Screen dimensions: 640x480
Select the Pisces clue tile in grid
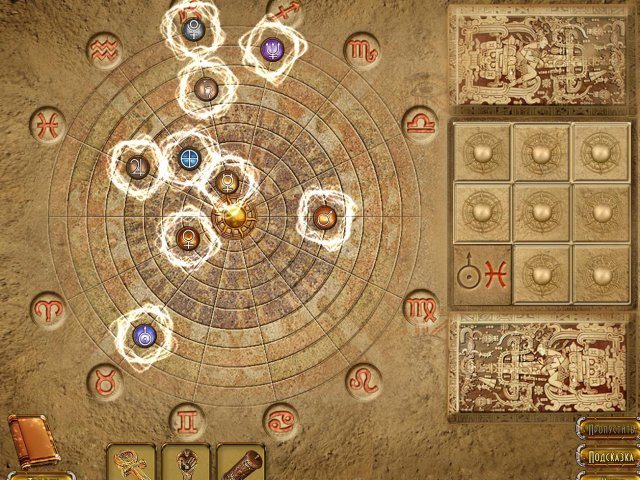(x=481, y=275)
